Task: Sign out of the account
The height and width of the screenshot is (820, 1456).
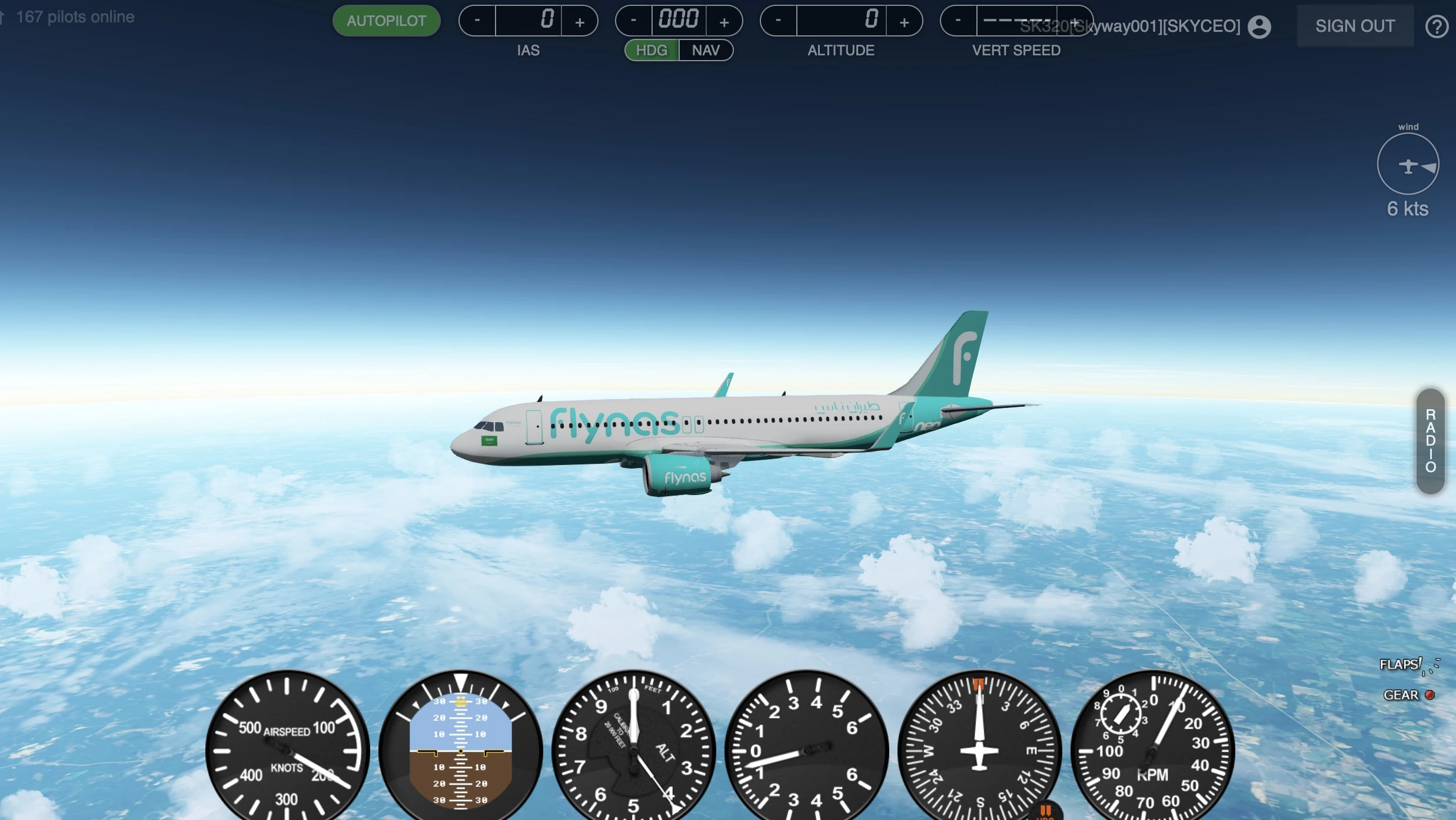Action: (1354, 26)
